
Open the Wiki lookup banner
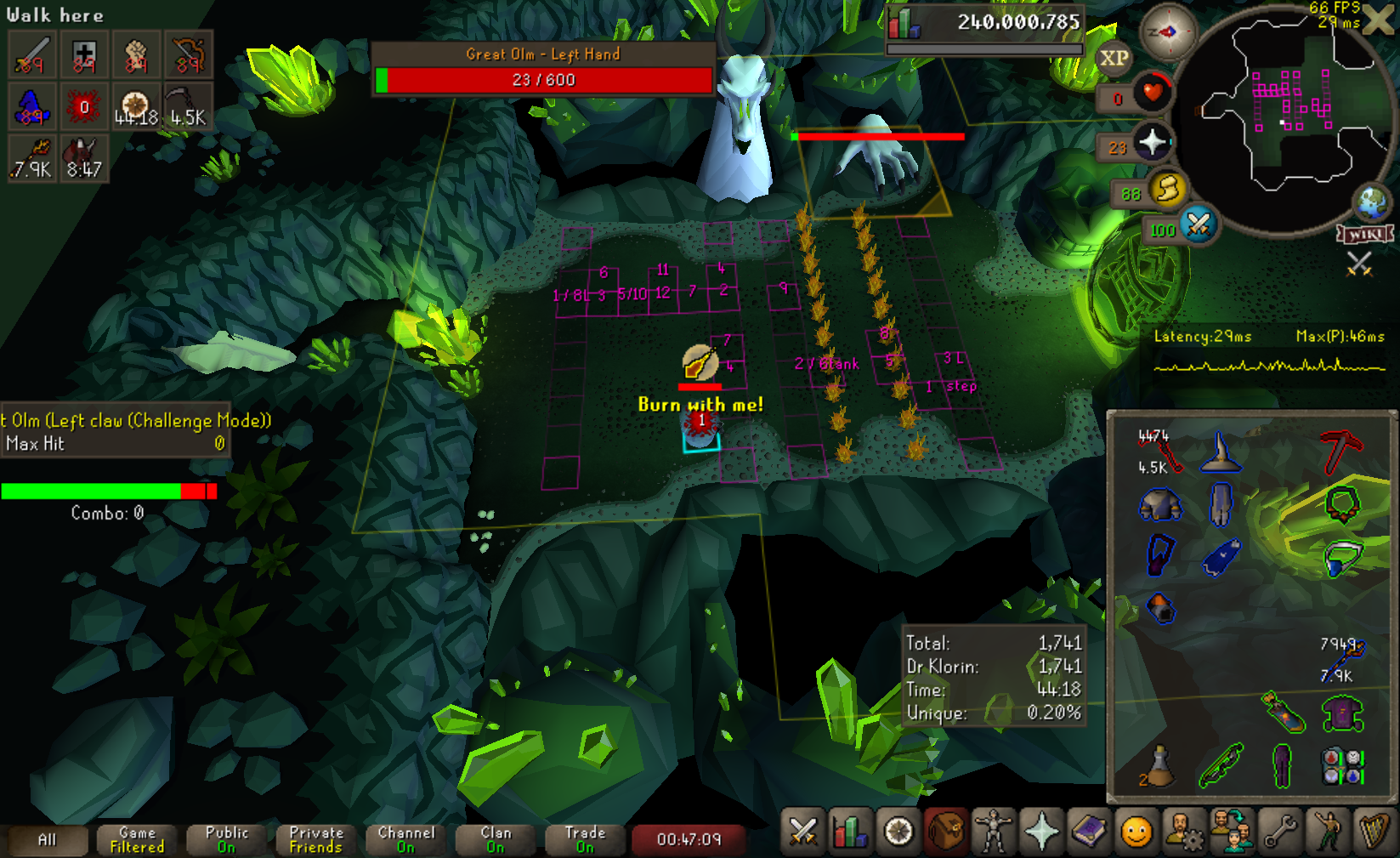tap(1365, 234)
